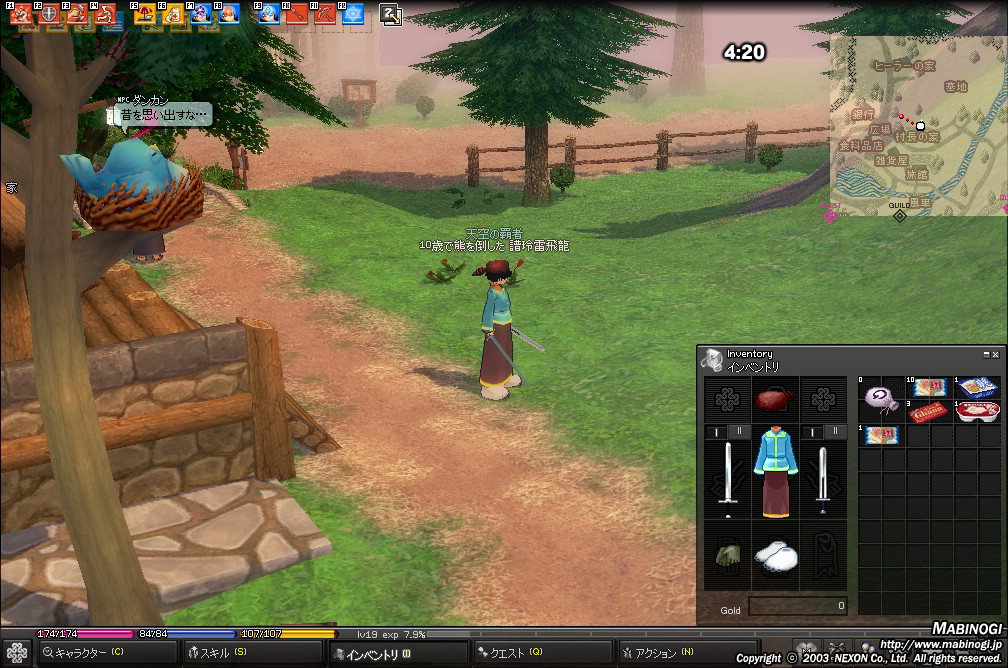This screenshot has height=668, width=1008.
Task: Select the red bowl food item
Action: (x=976, y=411)
